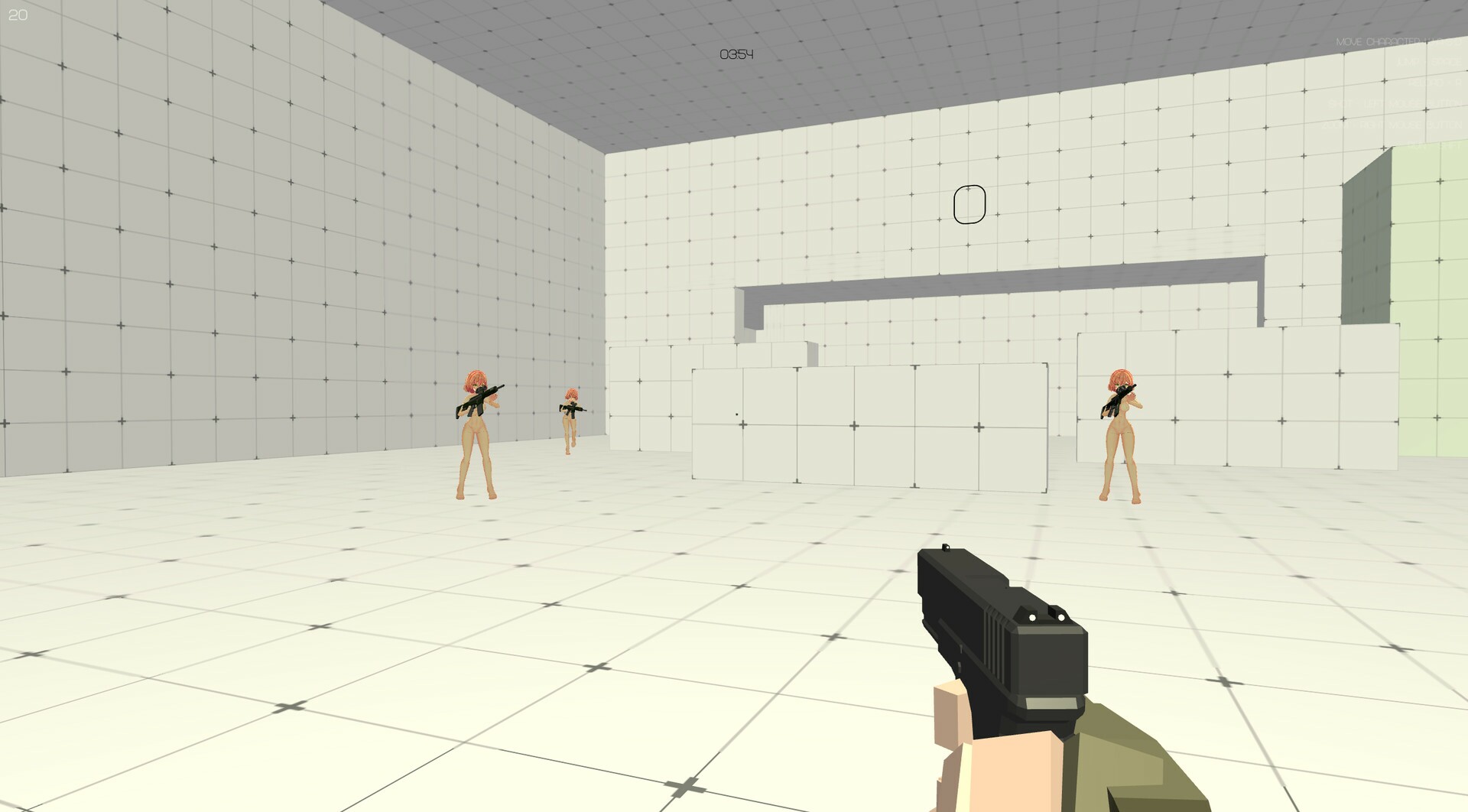Click the 0354 timer at top center
The image size is (1468, 812).
point(736,54)
